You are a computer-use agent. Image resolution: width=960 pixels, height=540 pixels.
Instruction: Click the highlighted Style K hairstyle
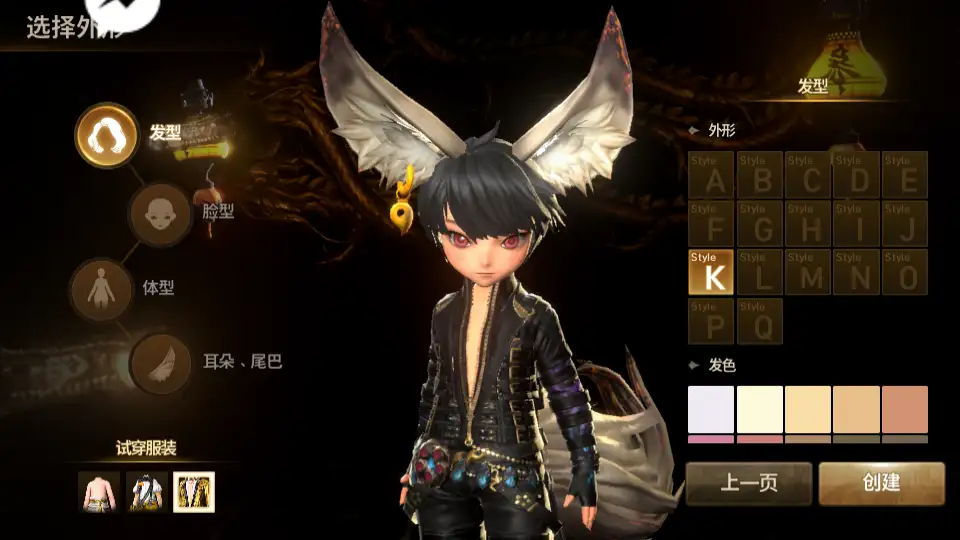coord(711,273)
